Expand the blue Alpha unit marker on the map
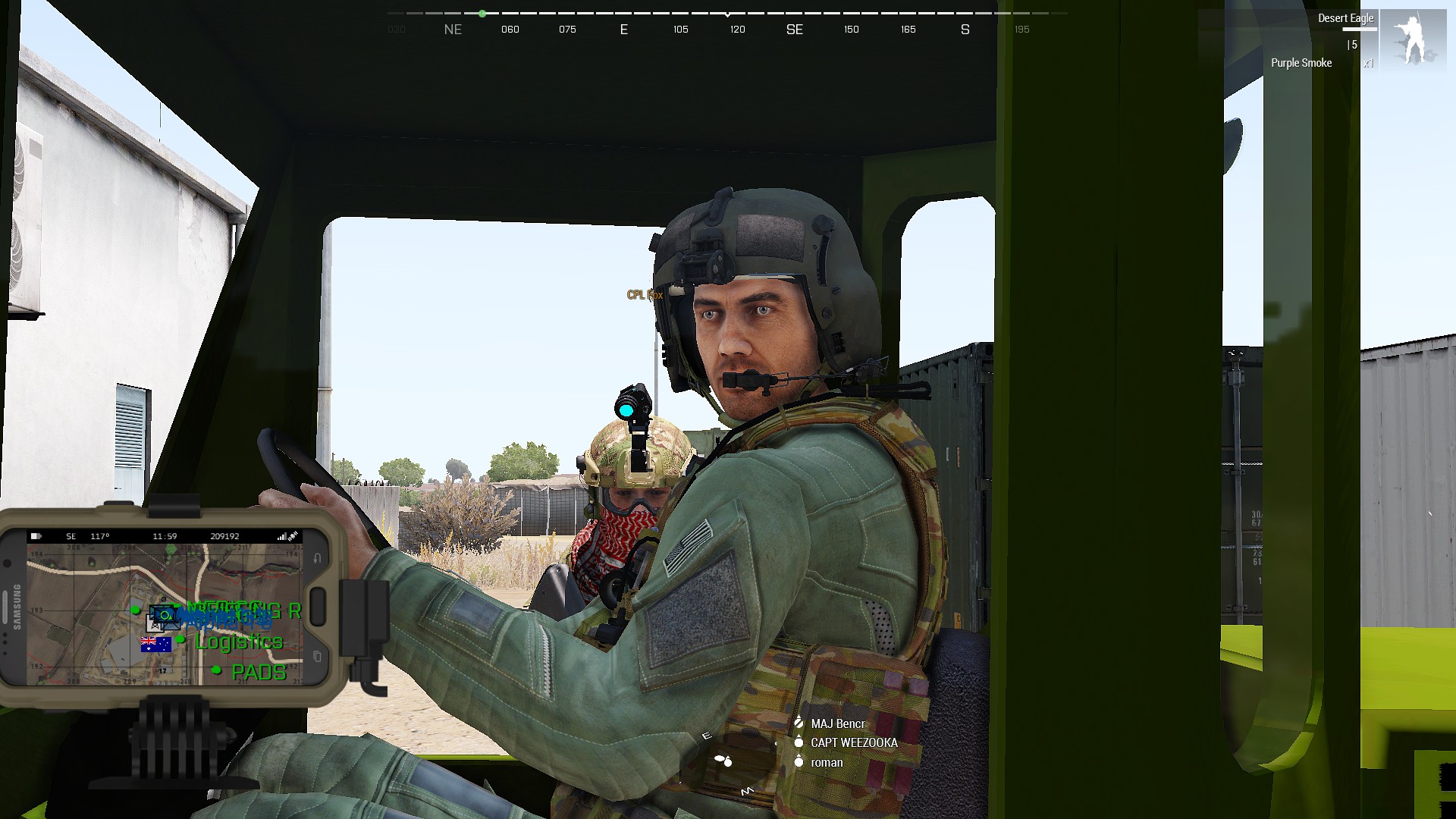The image size is (1456, 819). pyautogui.click(x=165, y=613)
